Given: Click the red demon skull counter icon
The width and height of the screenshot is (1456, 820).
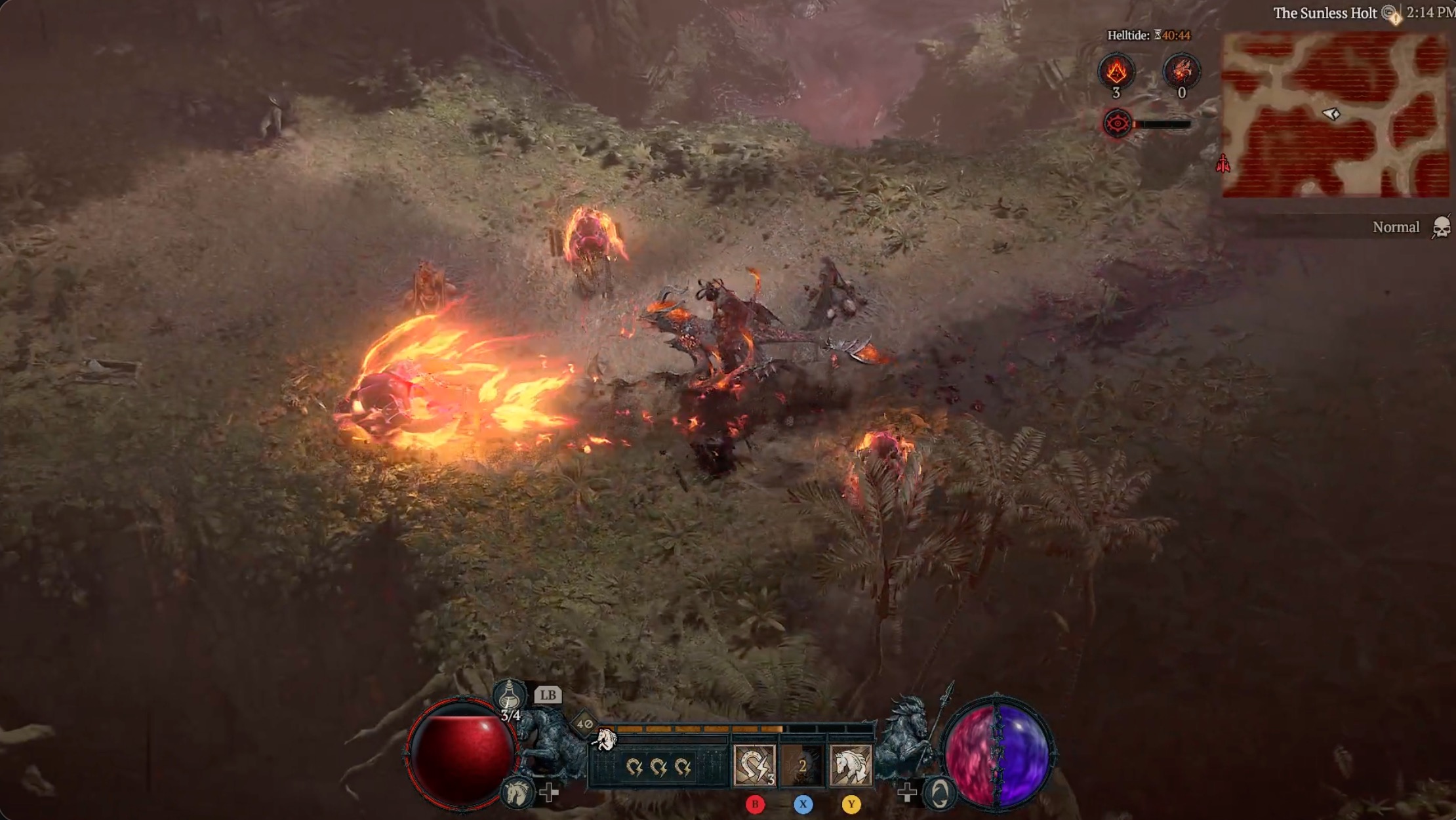Looking at the screenshot, I should (x=1181, y=71).
